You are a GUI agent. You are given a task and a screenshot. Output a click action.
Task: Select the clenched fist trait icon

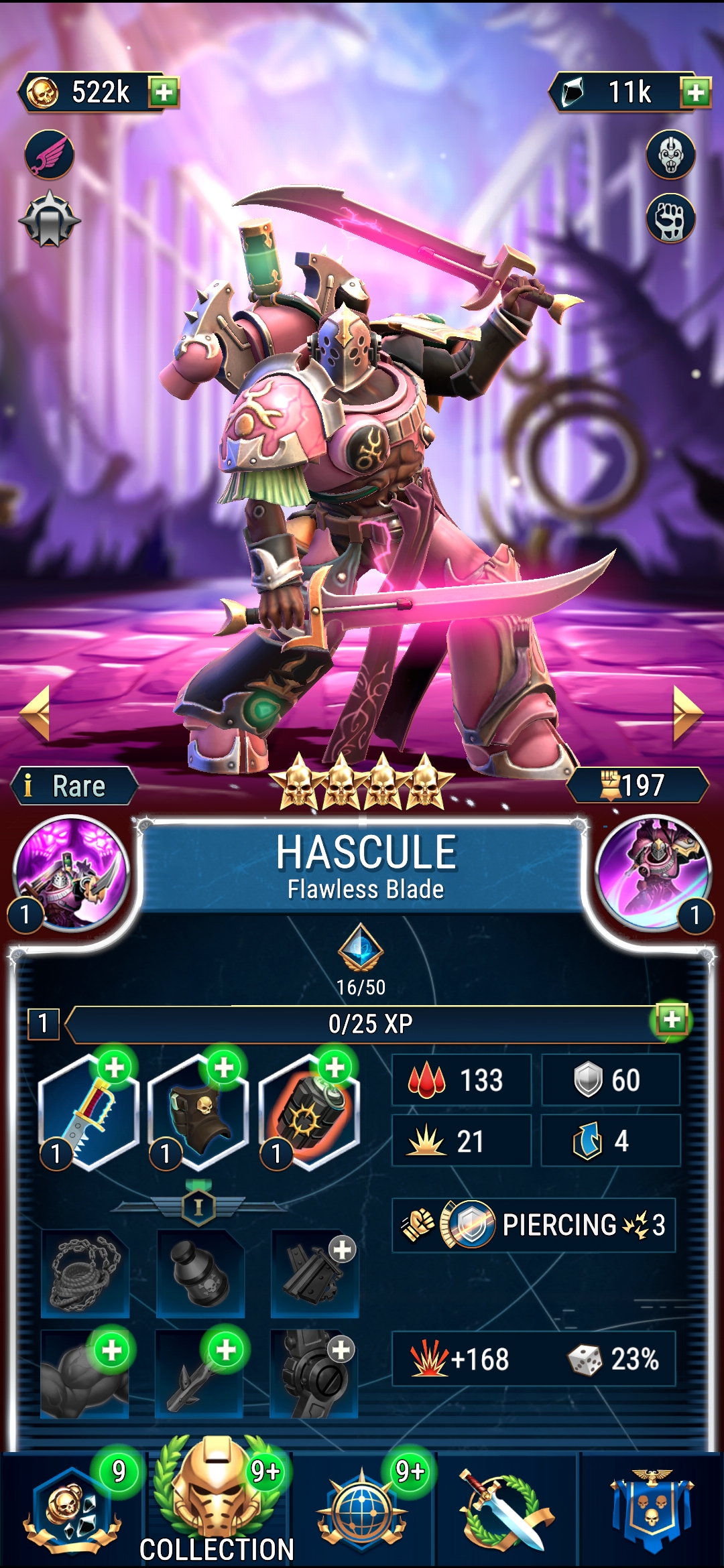(670, 219)
